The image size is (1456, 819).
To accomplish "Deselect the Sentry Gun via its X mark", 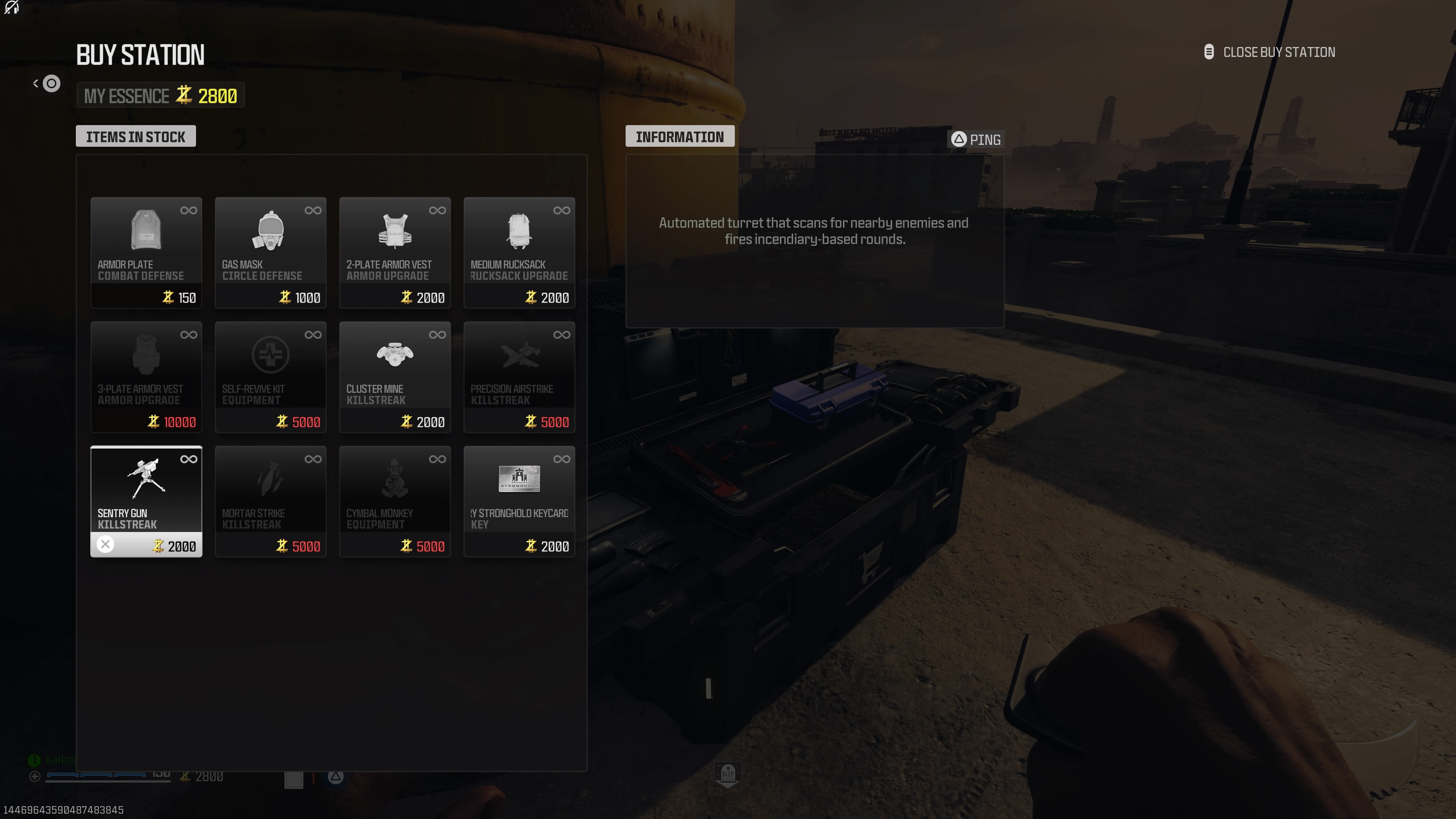I will point(105,544).
